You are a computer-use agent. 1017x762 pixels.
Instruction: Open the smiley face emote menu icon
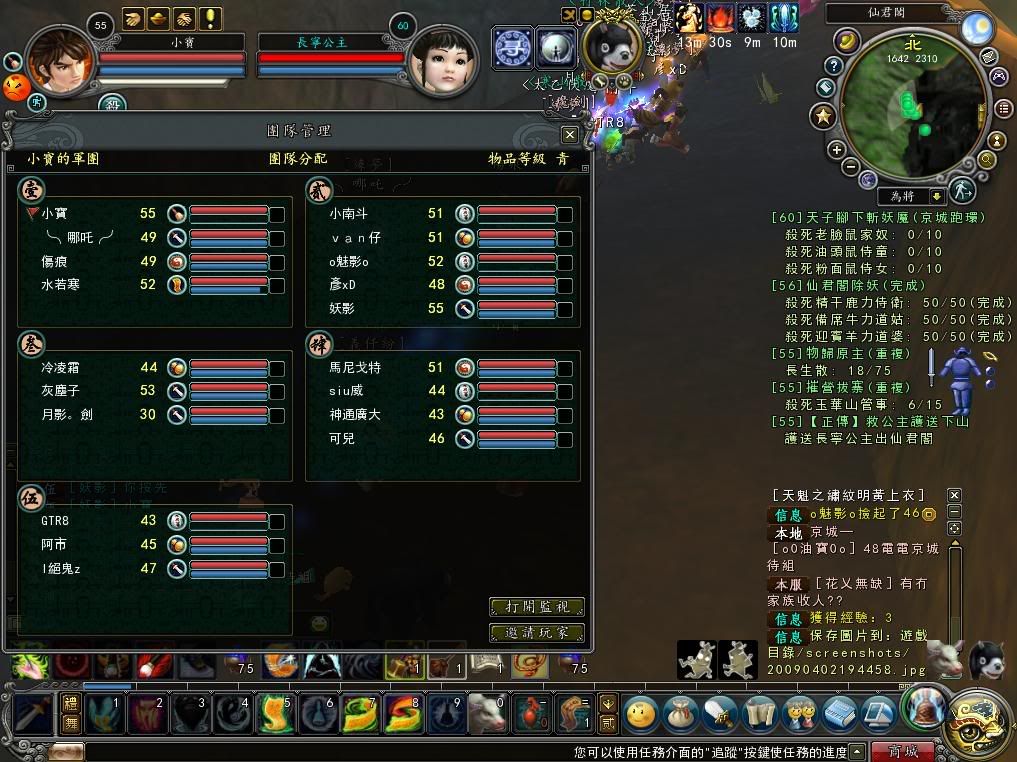641,714
